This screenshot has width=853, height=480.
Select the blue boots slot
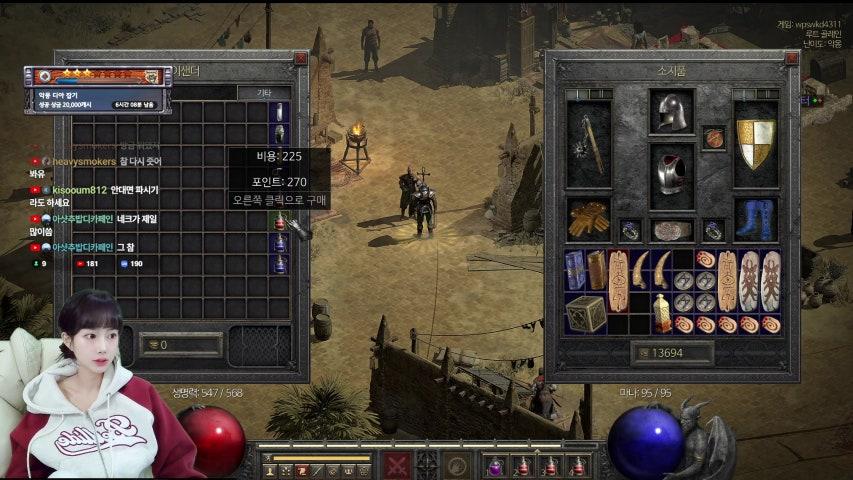point(756,219)
